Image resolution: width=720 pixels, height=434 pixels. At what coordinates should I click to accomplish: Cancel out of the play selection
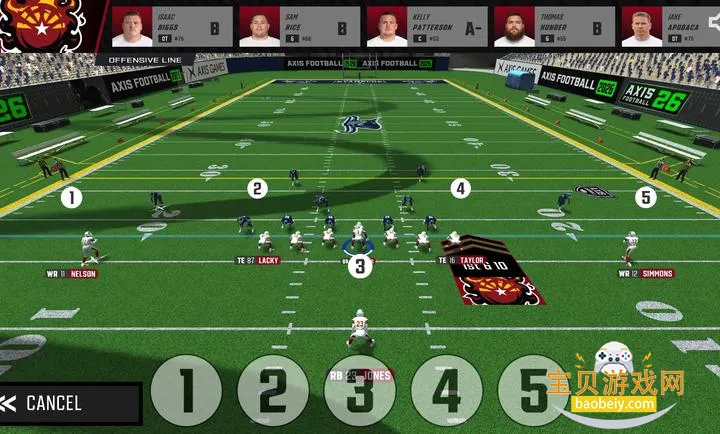68,403
